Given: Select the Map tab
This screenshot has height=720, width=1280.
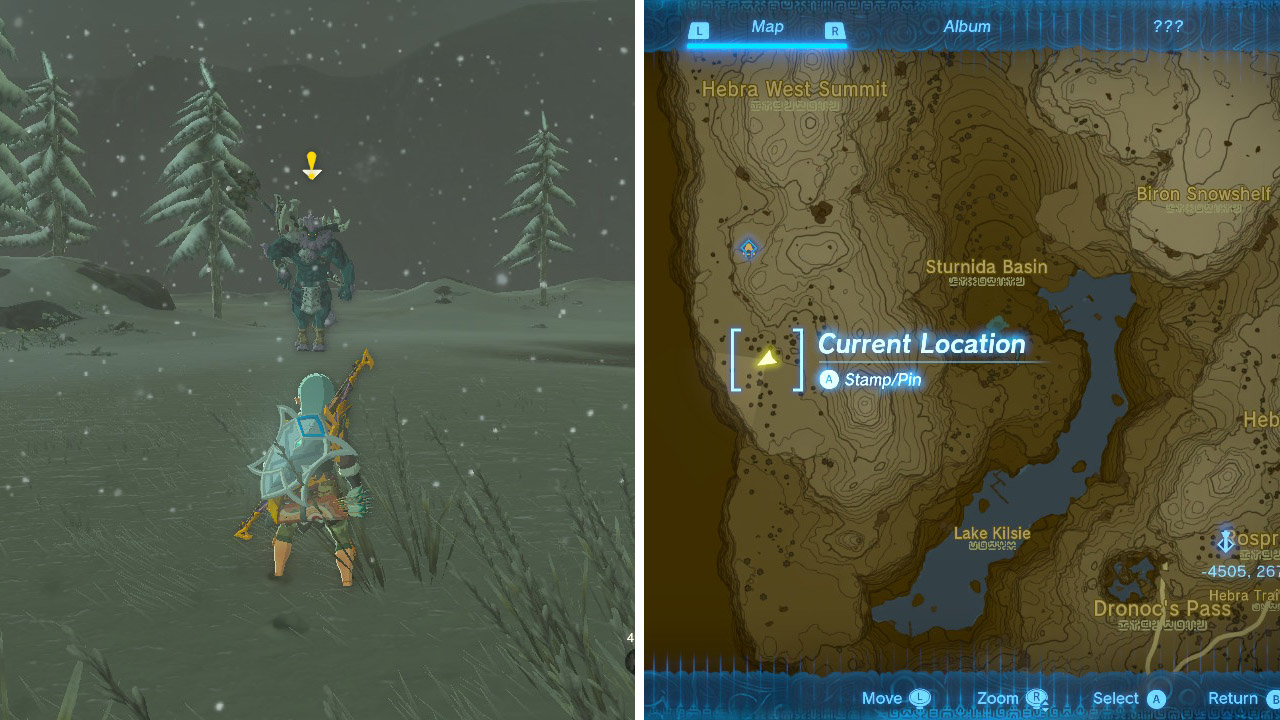Looking at the screenshot, I should [767, 27].
